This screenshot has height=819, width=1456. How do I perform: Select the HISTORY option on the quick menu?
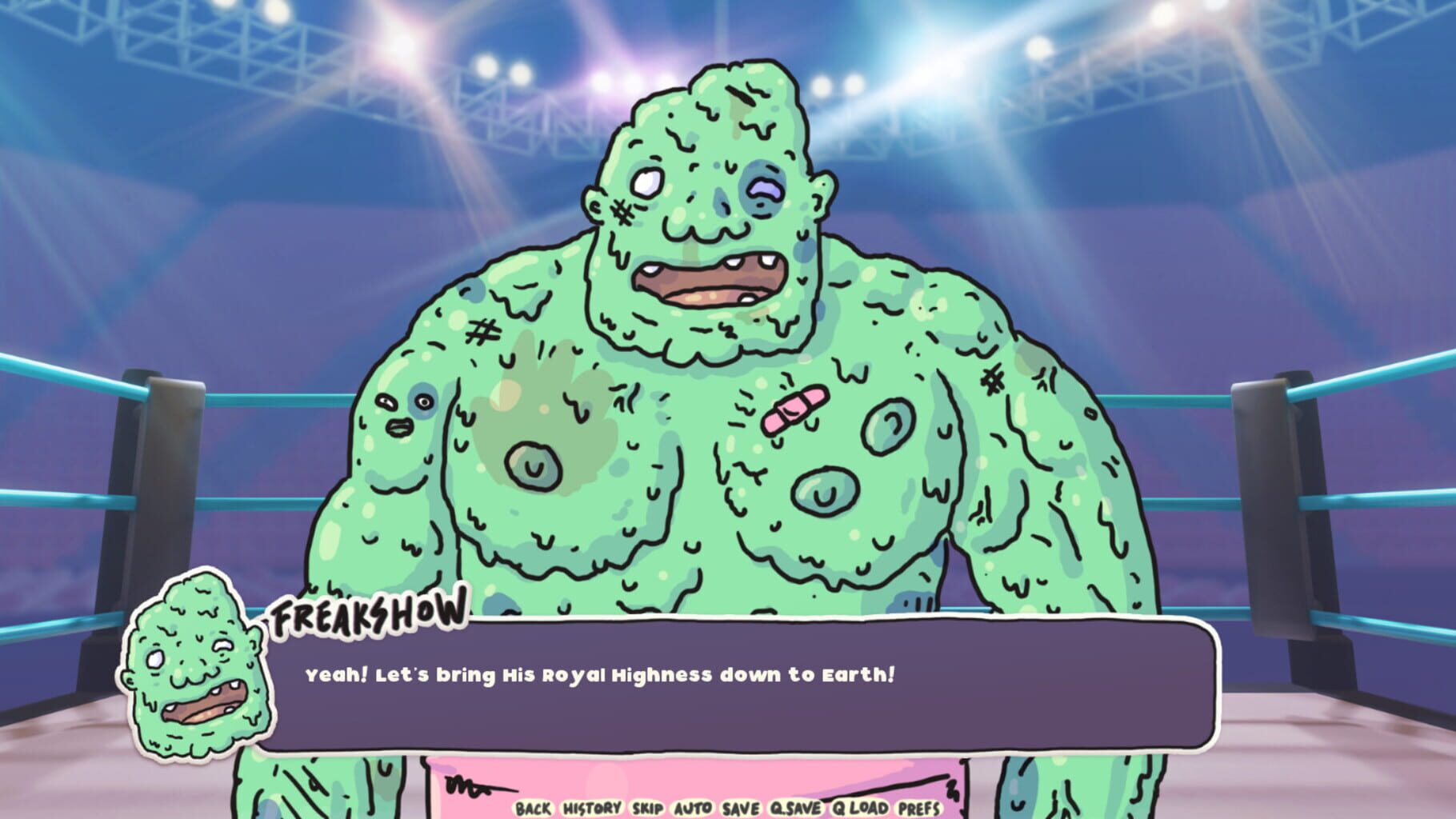pyautogui.click(x=591, y=809)
